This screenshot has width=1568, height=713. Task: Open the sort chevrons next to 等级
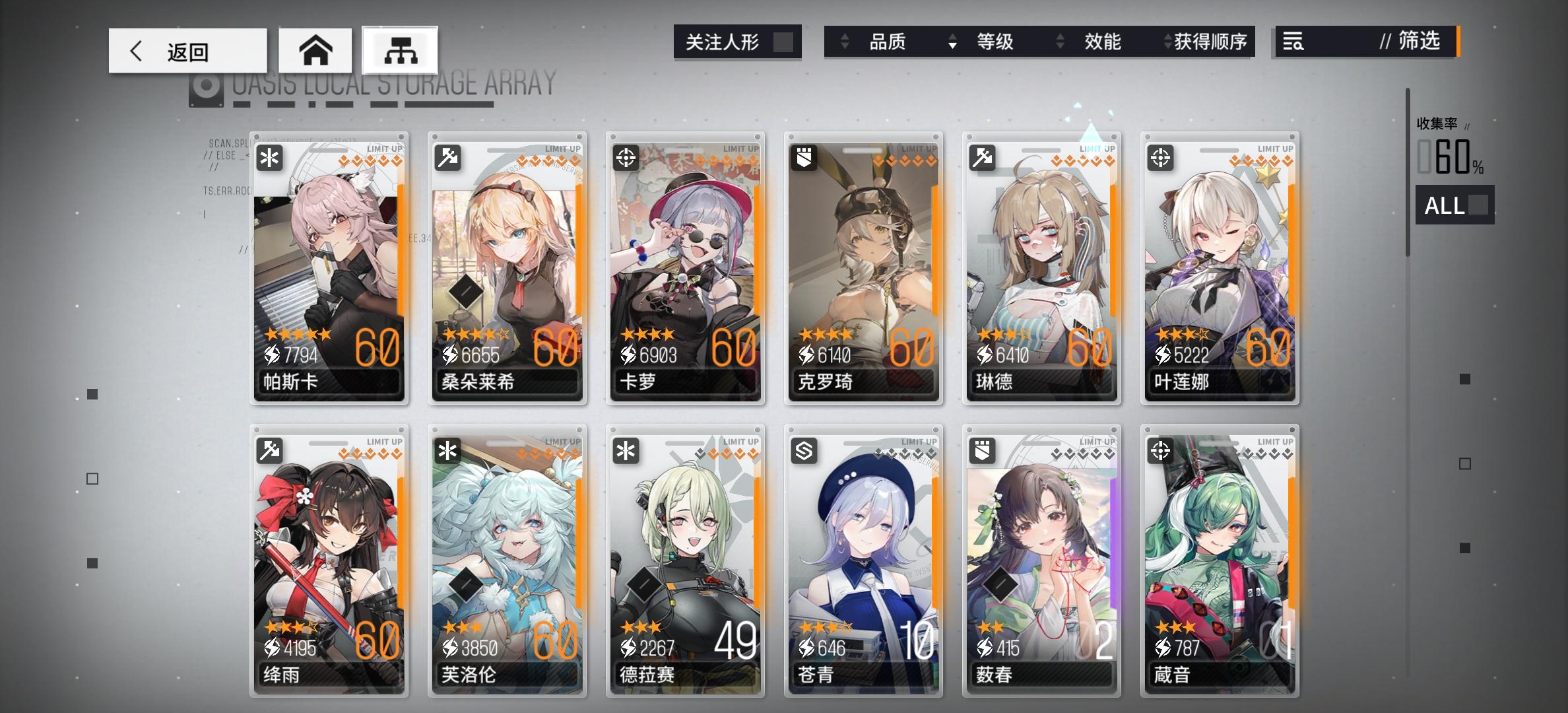click(x=952, y=42)
